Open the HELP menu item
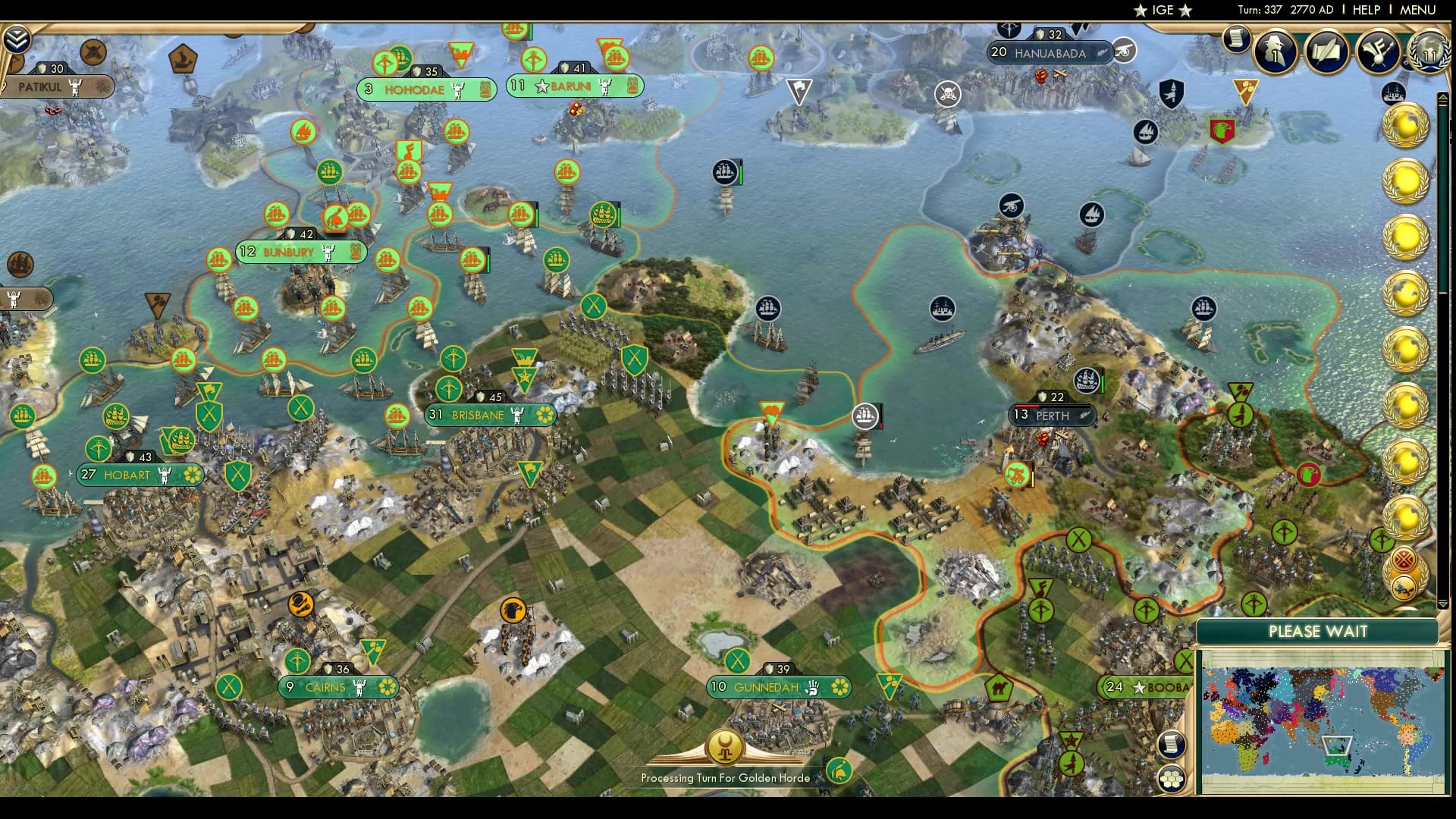The width and height of the screenshot is (1456, 819). [1366, 11]
